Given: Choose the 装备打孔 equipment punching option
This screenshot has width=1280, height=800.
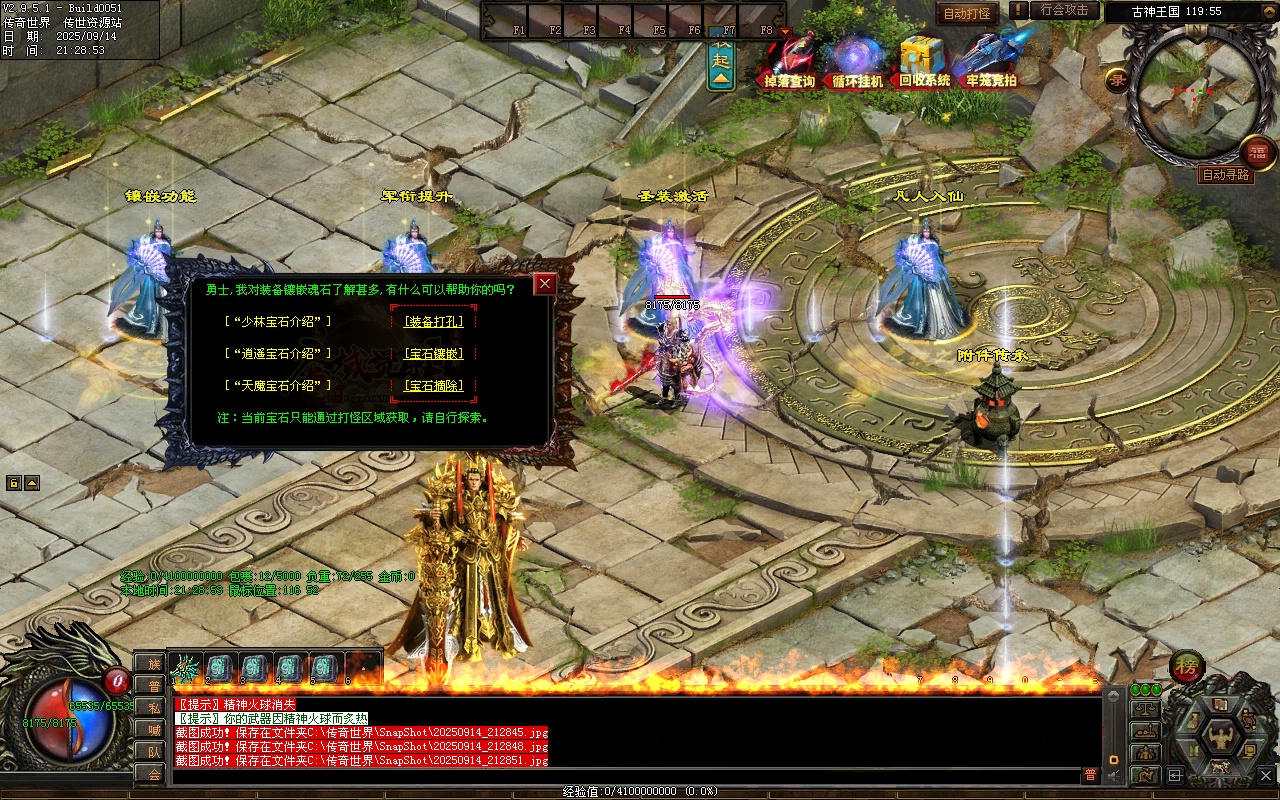Looking at the screenshot, I should point(433,322).
